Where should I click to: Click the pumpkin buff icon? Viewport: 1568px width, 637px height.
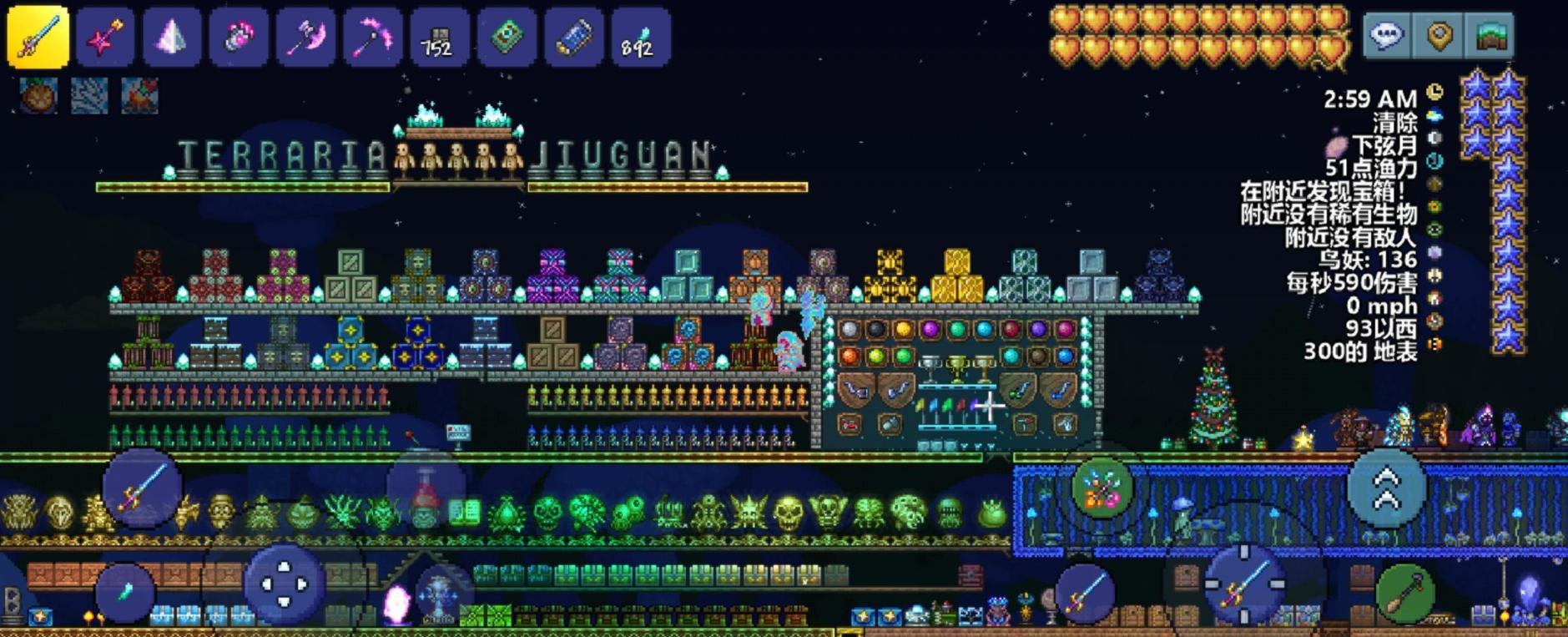point(39,95)
